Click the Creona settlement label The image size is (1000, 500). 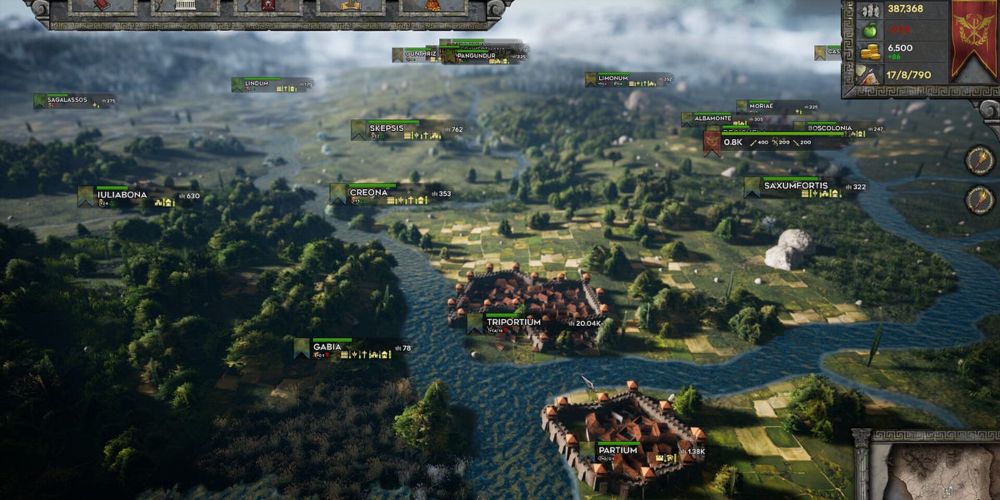367,192
